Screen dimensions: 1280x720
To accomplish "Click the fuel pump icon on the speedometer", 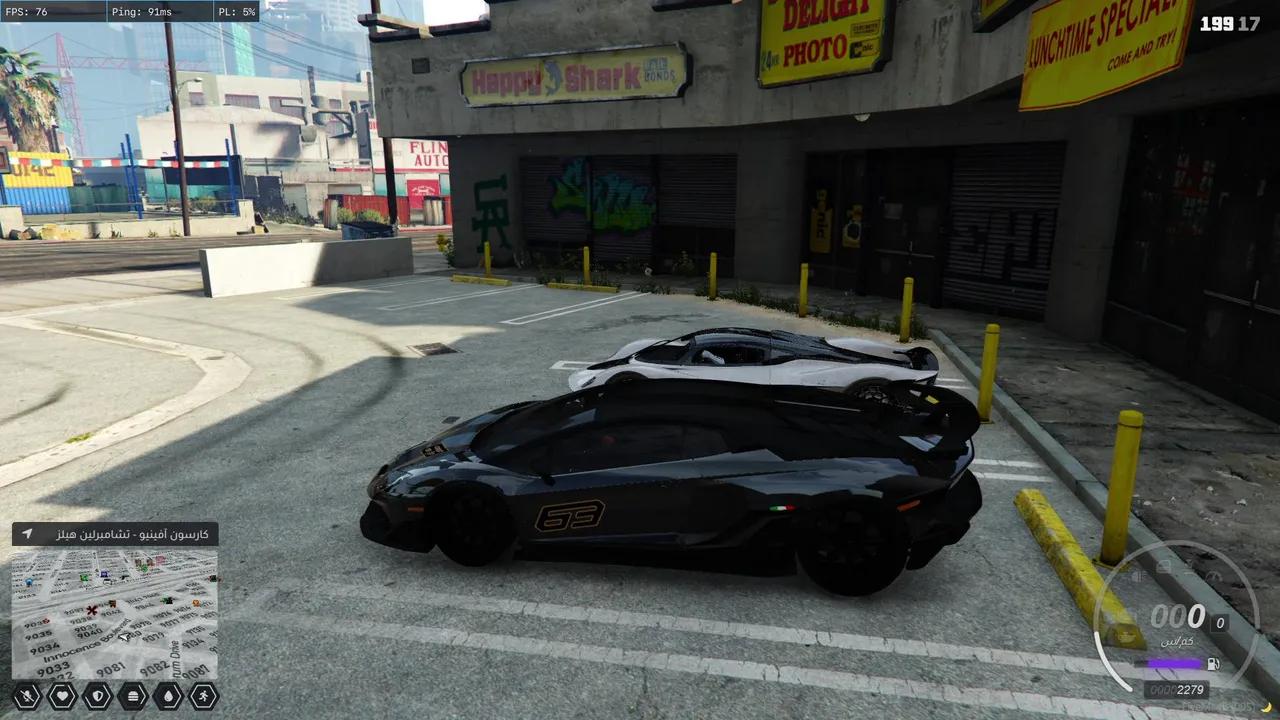I will [1214, 663].
